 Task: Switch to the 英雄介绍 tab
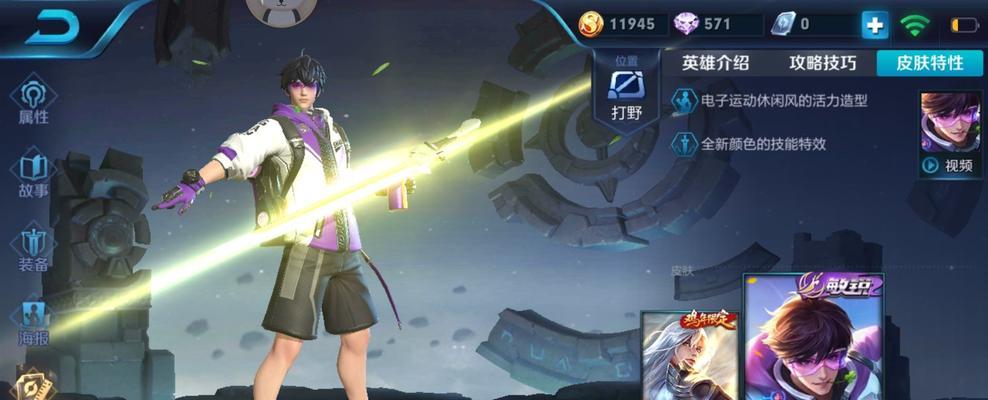click(715, 63)
